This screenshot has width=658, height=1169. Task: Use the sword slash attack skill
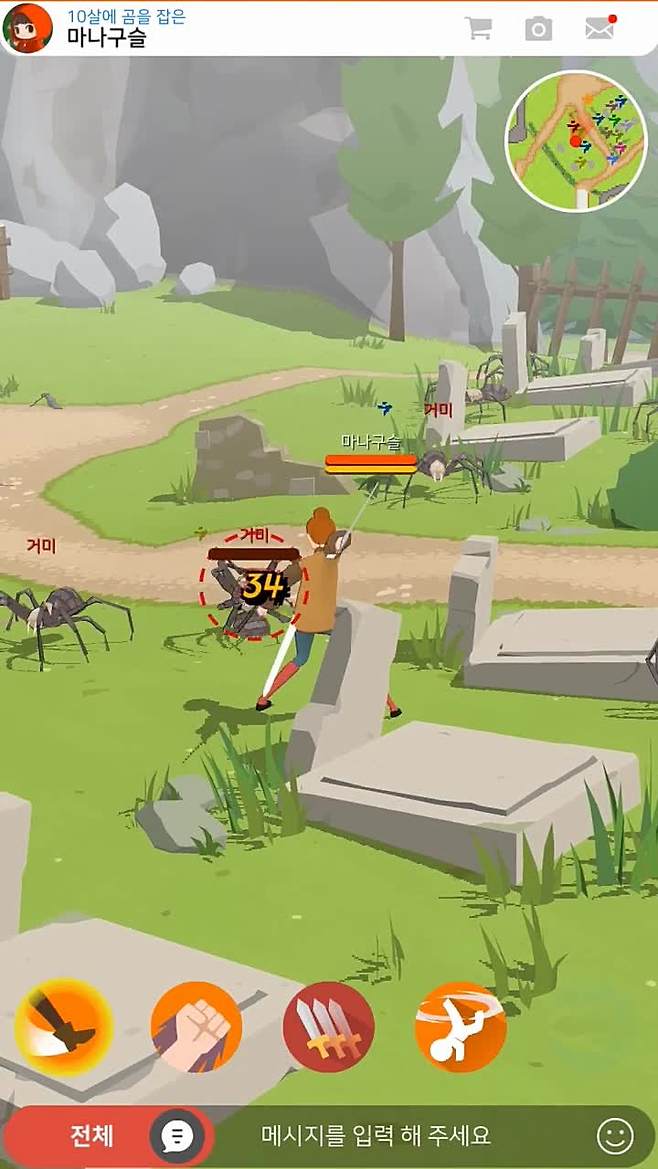pos(63,1027)
